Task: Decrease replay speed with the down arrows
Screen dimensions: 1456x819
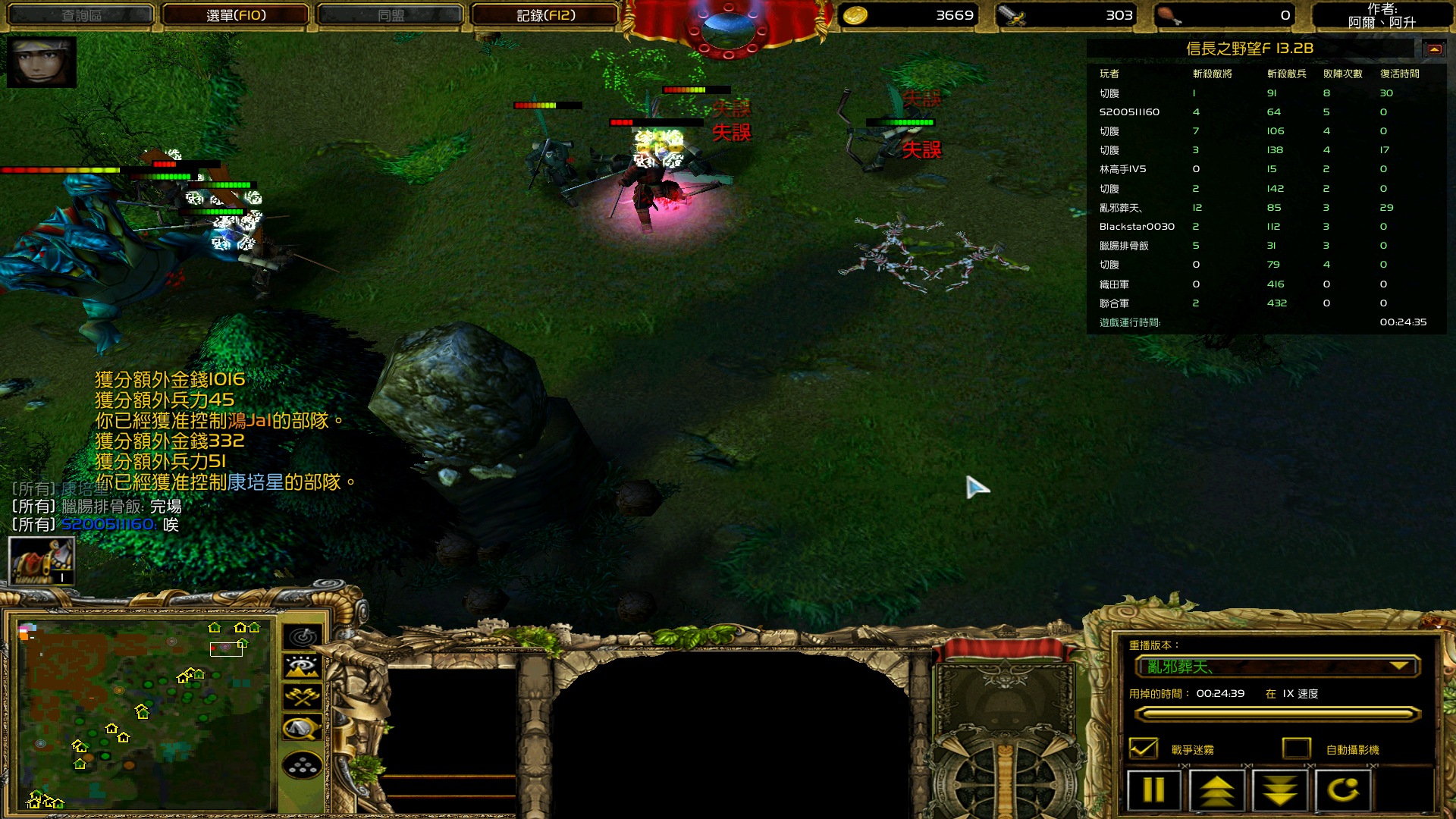Action: coord(1280,790)
